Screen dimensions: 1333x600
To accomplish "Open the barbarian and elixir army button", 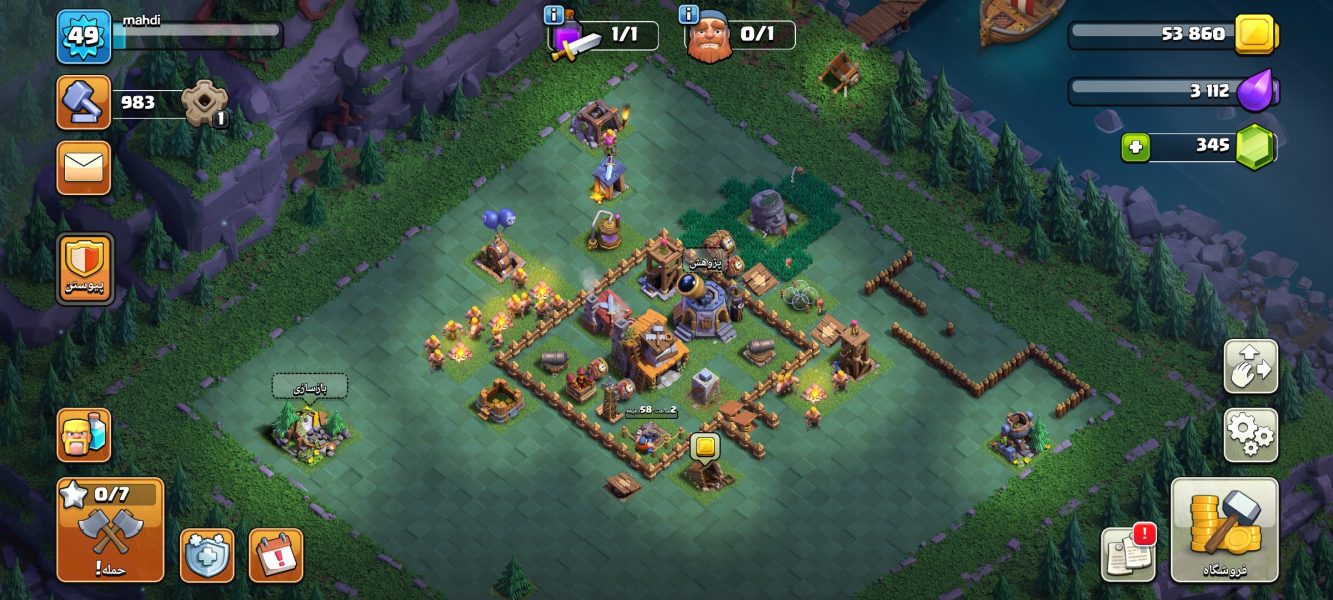I will (x=84, y=435).
